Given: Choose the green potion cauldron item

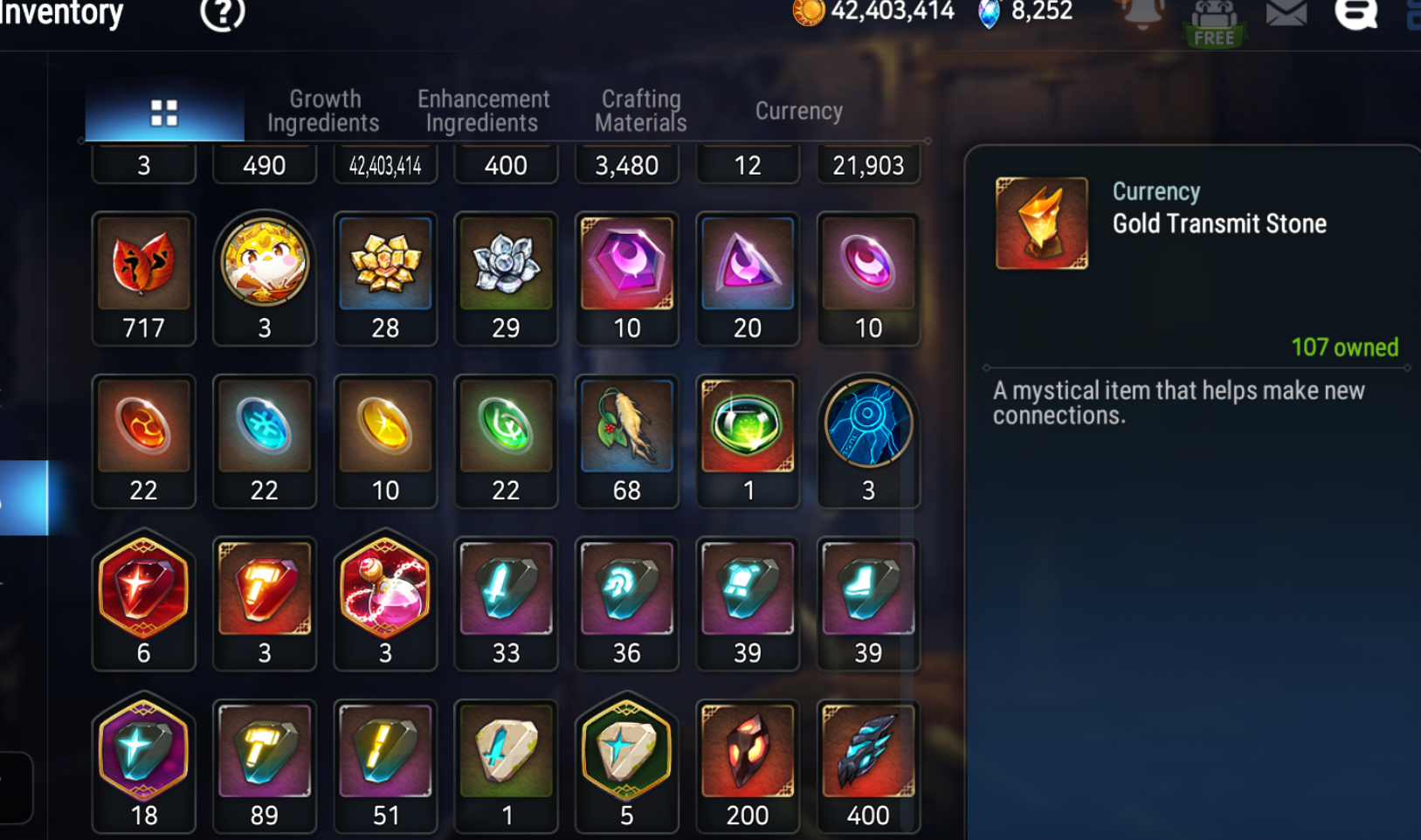Looking at the screenshot, I should [747, 427].
